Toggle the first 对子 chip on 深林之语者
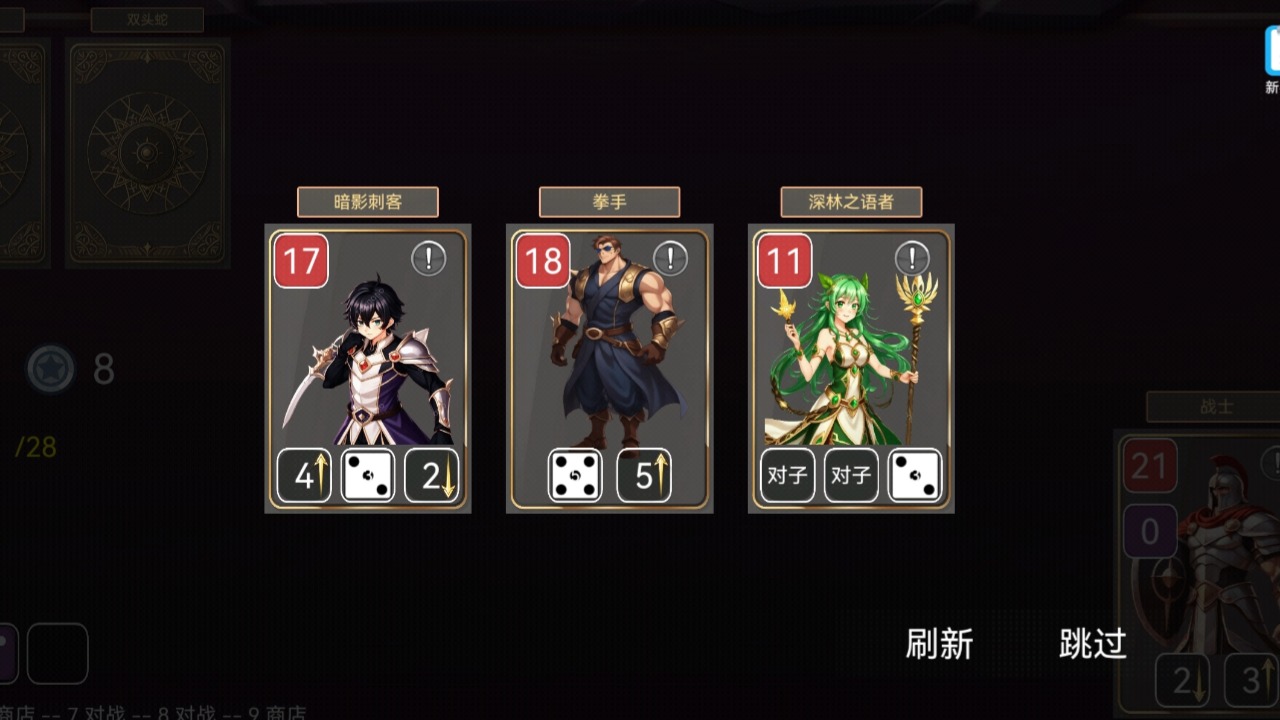Image resolution: width=1280 pixels, height=720 pixels. click(x=786, y=475)
